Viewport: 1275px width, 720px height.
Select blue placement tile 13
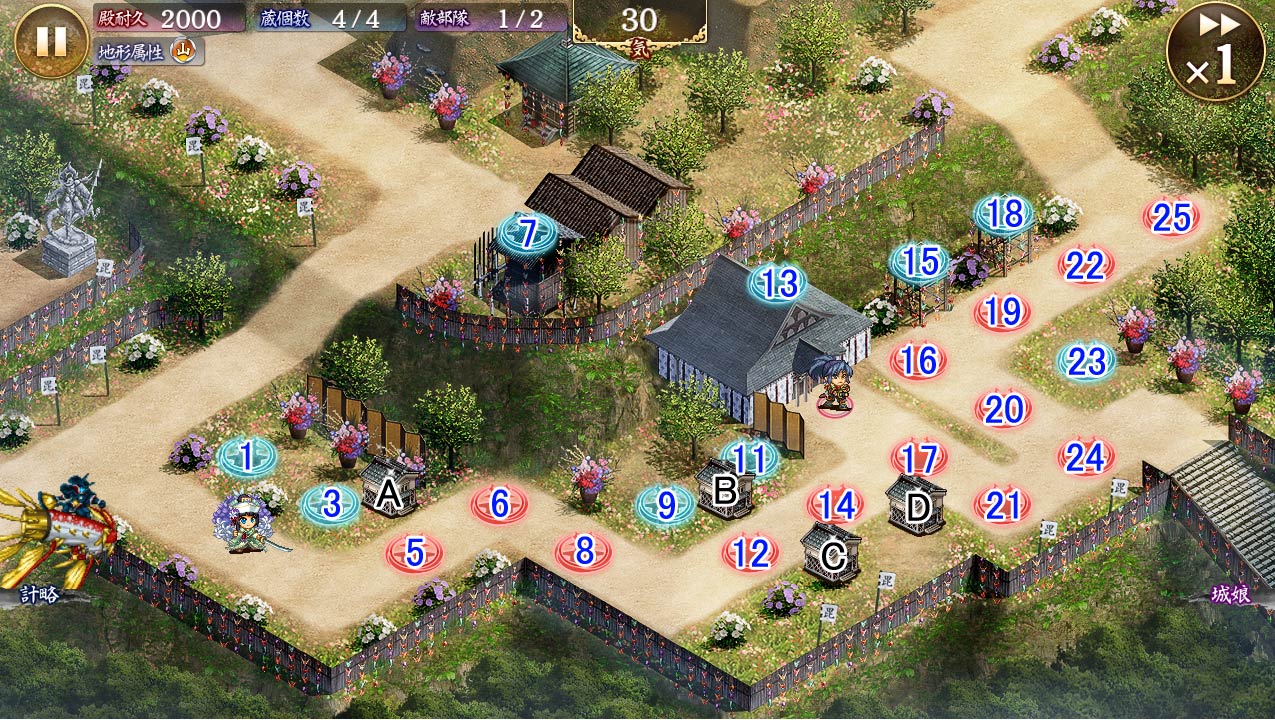click(779, 284)
